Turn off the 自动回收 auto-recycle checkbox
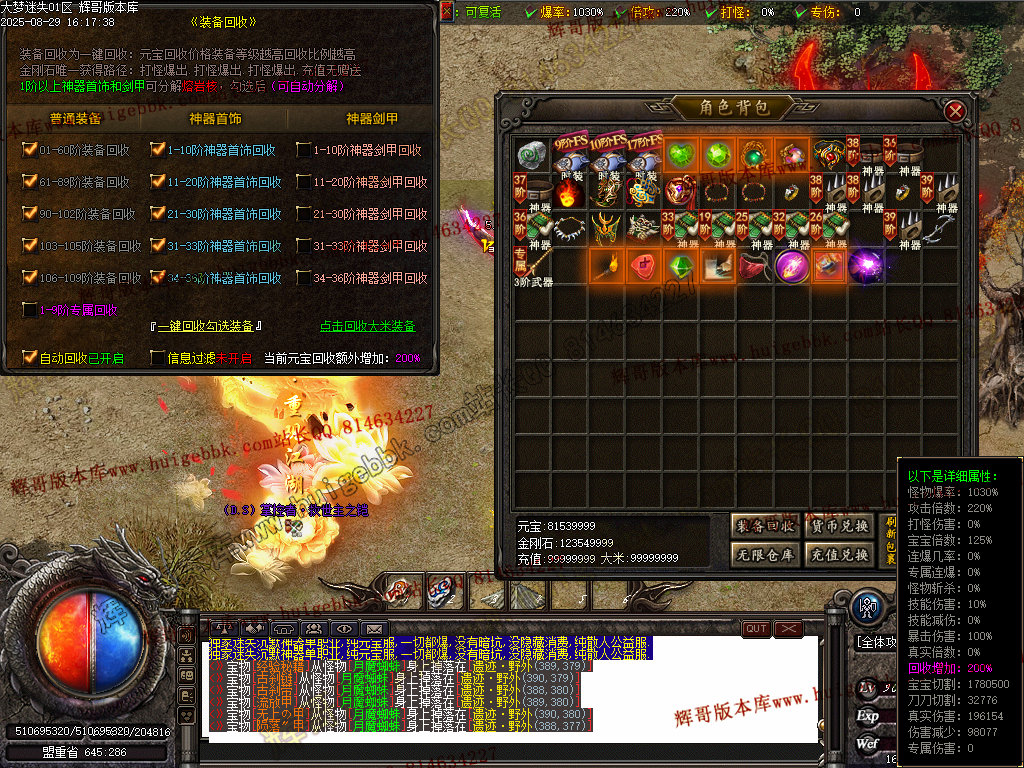Screen dimensions: 1024x768 tap(29, 357)
